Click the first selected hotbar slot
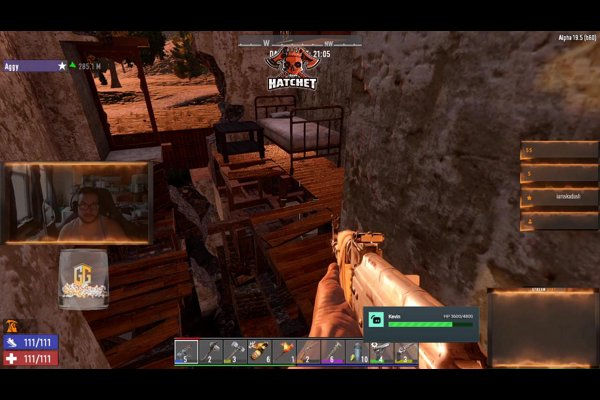The image size is (600, 400). click(x=186, y=351)
